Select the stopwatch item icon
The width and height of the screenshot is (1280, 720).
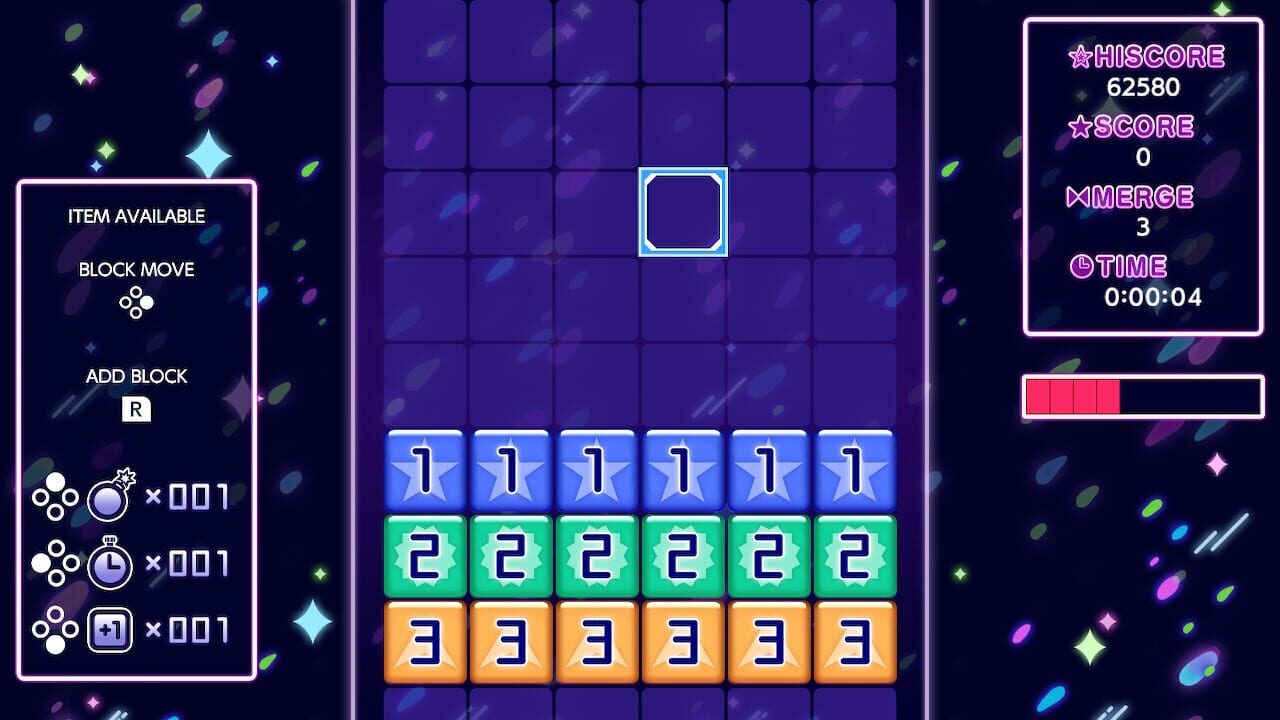click(x=109, y=562)
